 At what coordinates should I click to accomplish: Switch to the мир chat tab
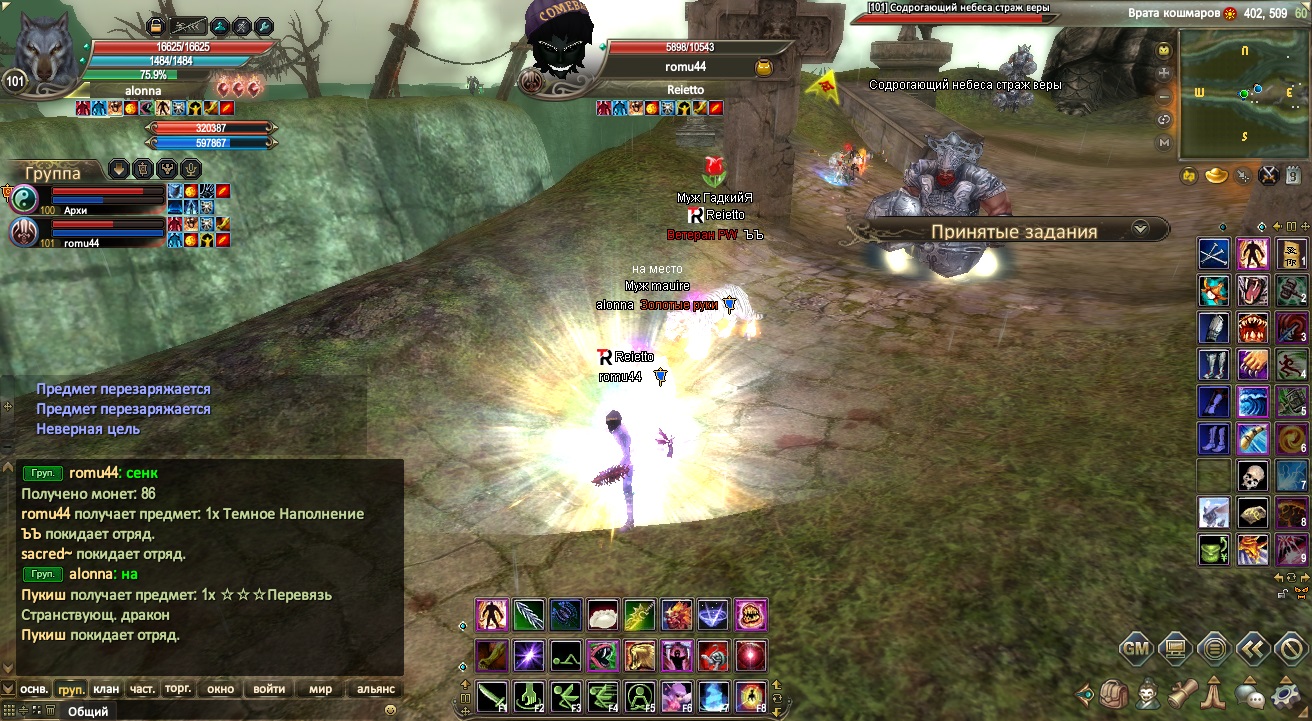point(321,689)
